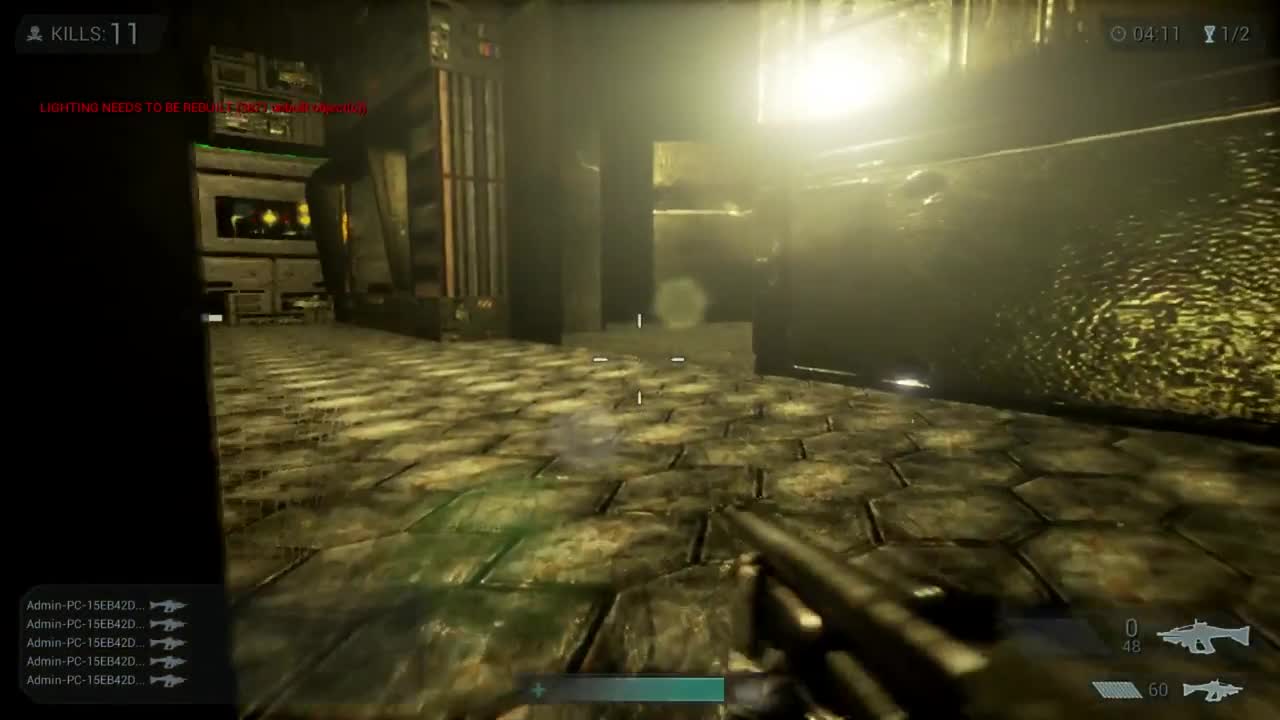Click the skull icon beside the kills counter
The width and height of the screenshot is (1280, 720).
[x=33, y=33]
